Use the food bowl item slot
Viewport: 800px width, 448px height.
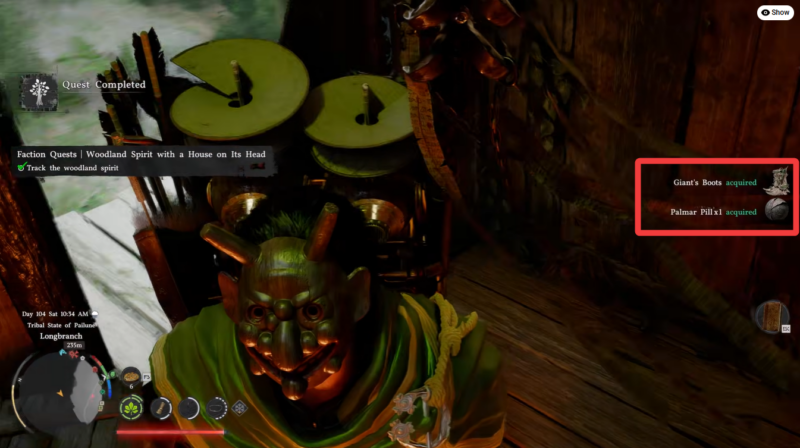(x=130, y=374)
